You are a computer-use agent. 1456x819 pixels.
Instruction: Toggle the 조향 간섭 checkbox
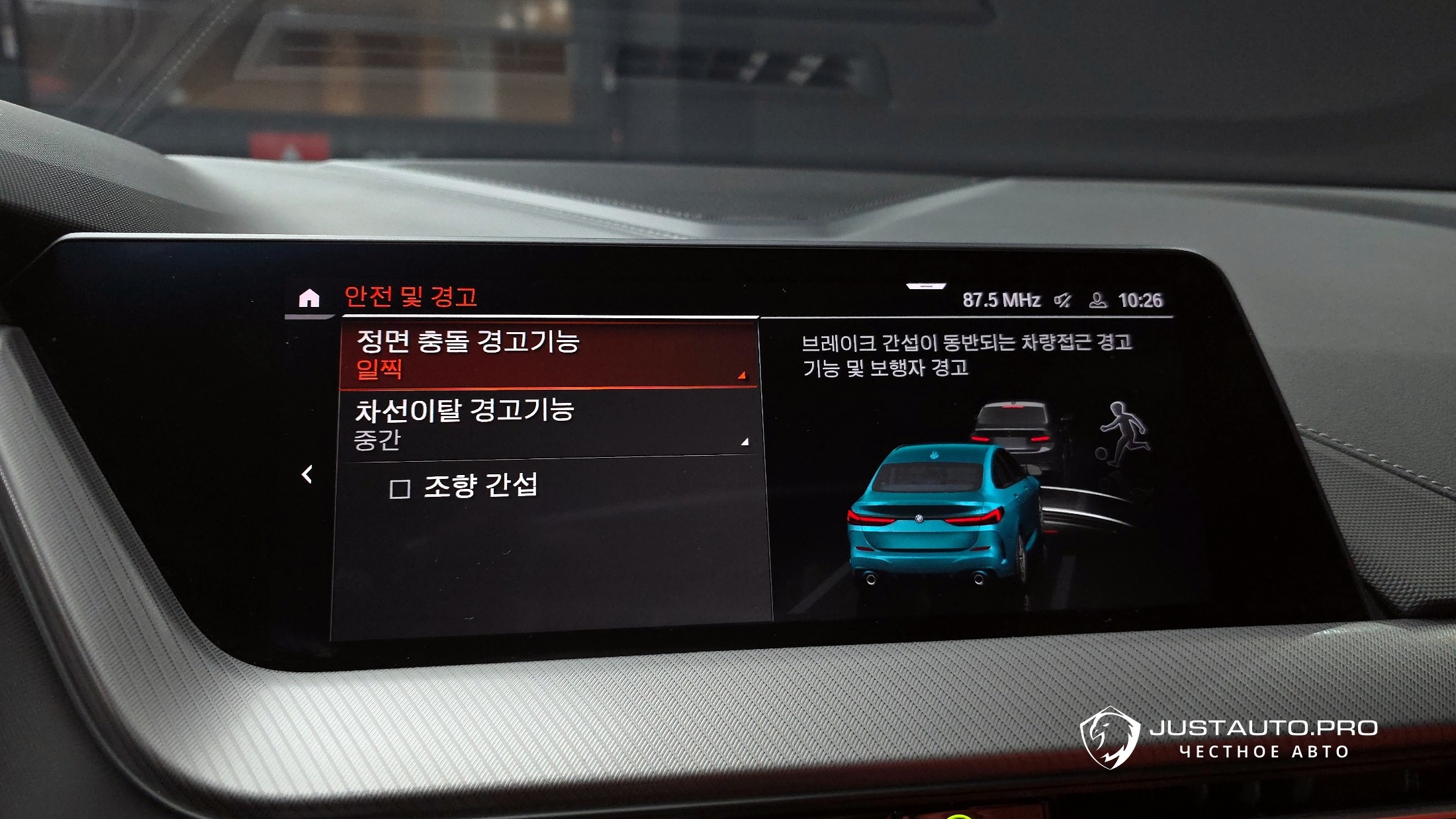pos(400,490)
